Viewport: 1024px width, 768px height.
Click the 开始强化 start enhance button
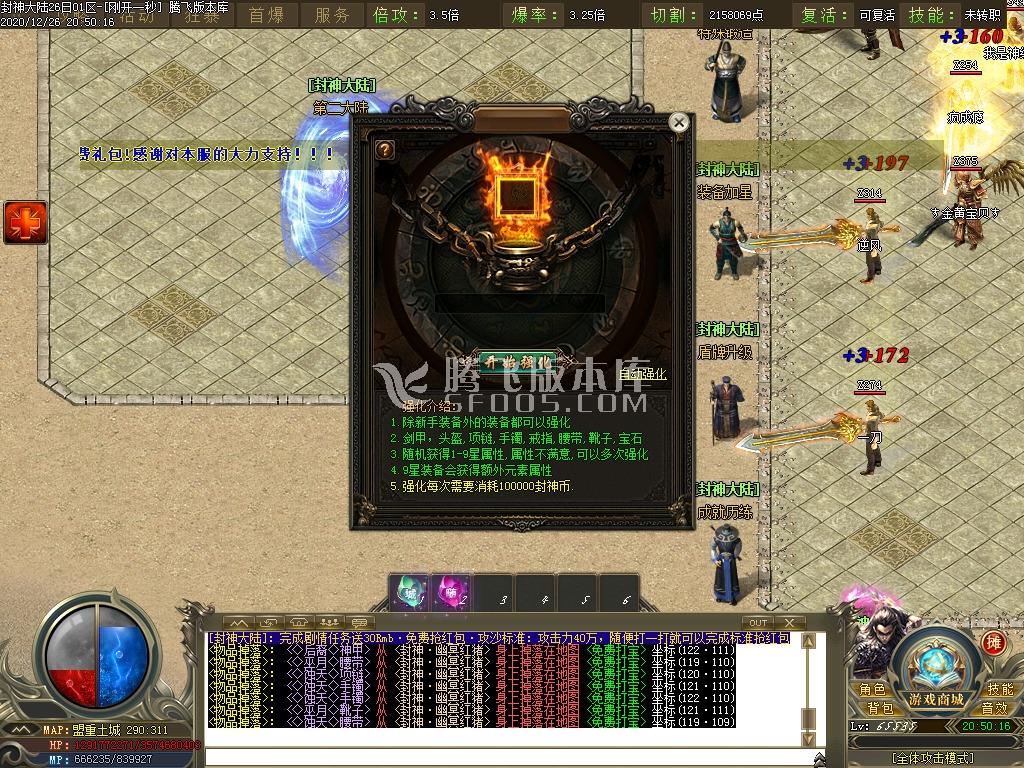516,361
